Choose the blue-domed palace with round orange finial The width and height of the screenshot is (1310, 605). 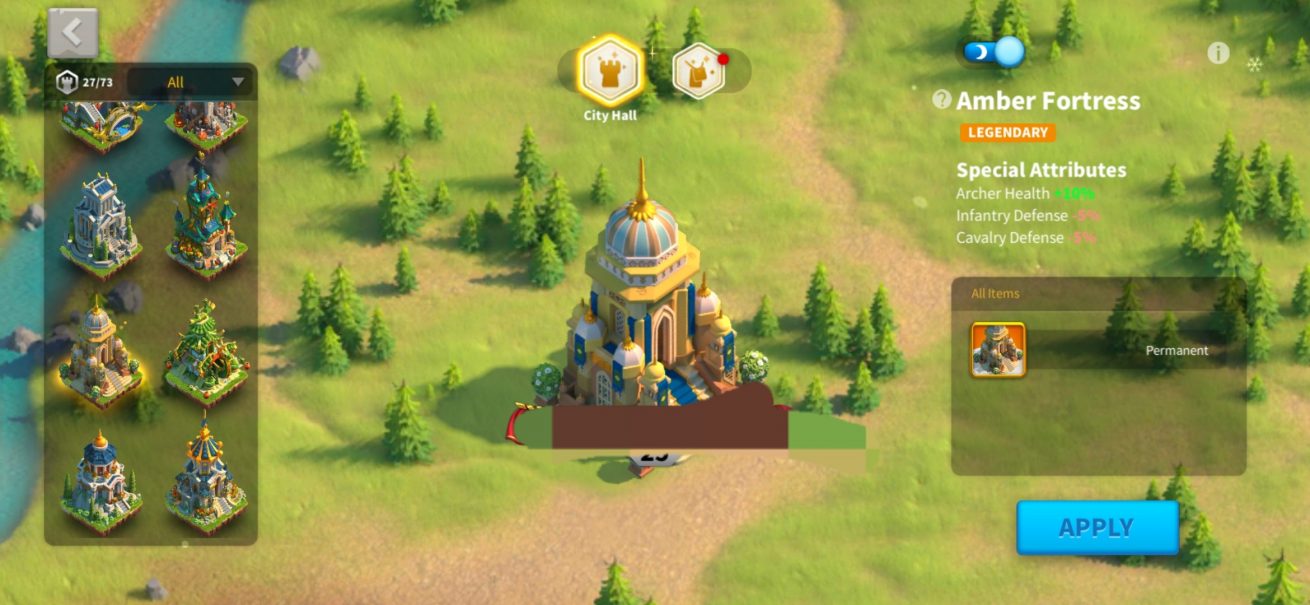coord(101,482)
